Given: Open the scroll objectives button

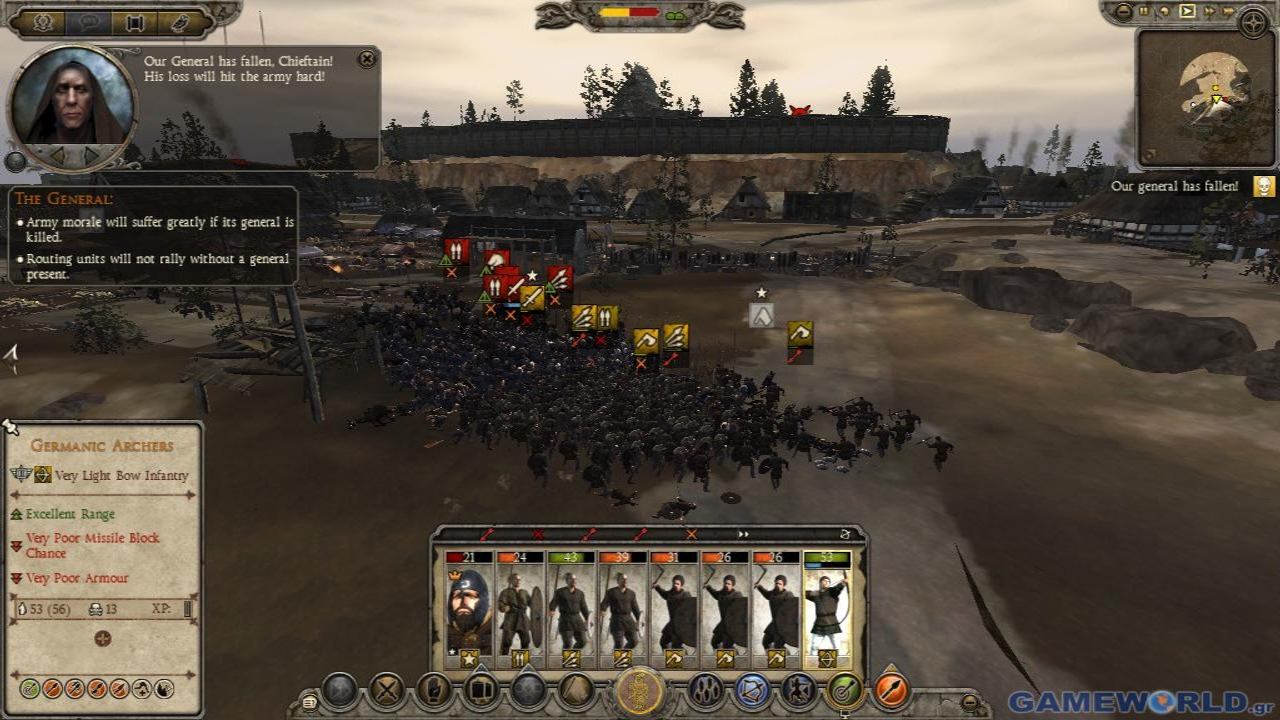Looking at the screenshot, I should [135, 22].
